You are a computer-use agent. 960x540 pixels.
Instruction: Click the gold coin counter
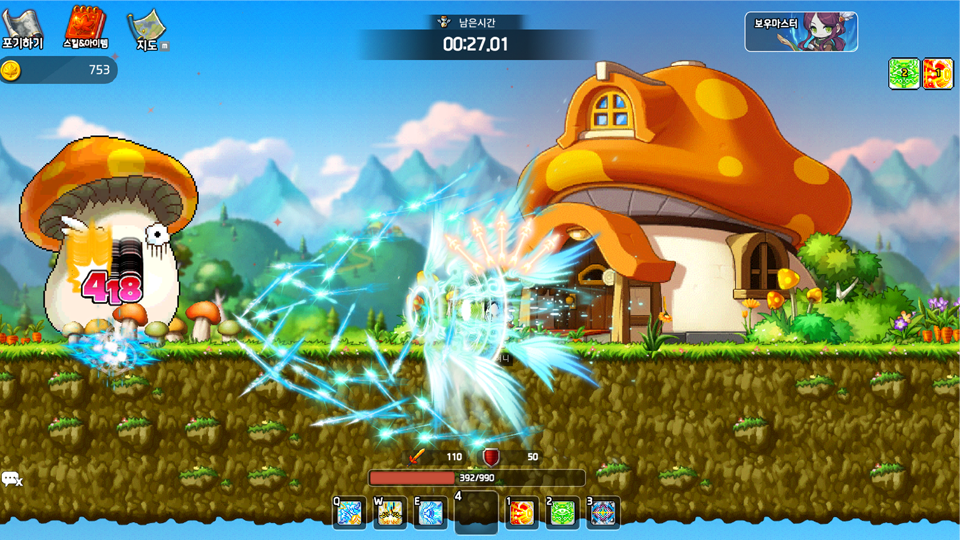pos(58,70)
